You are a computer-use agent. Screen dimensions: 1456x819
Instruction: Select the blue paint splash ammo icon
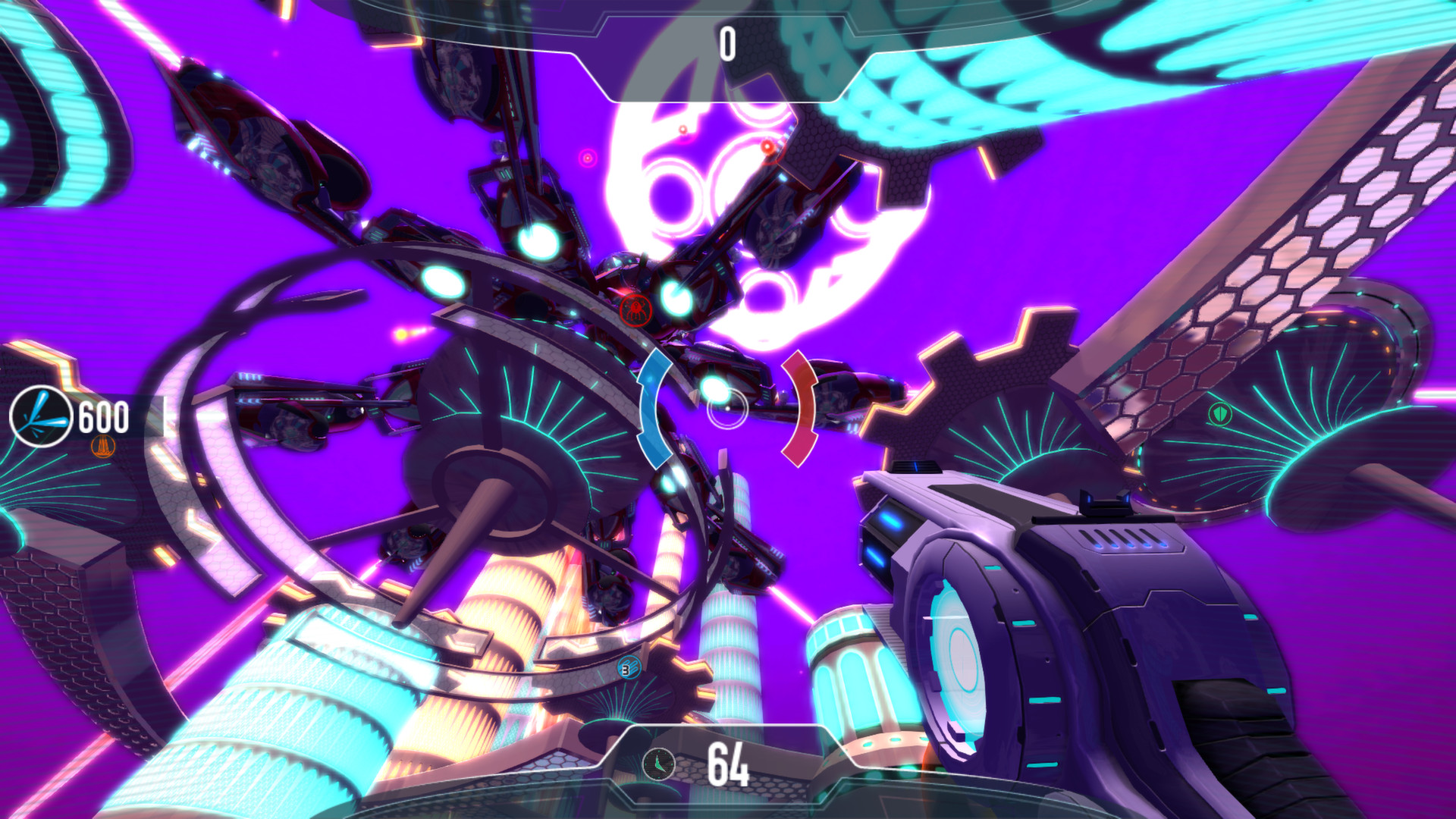click(42, 416)
